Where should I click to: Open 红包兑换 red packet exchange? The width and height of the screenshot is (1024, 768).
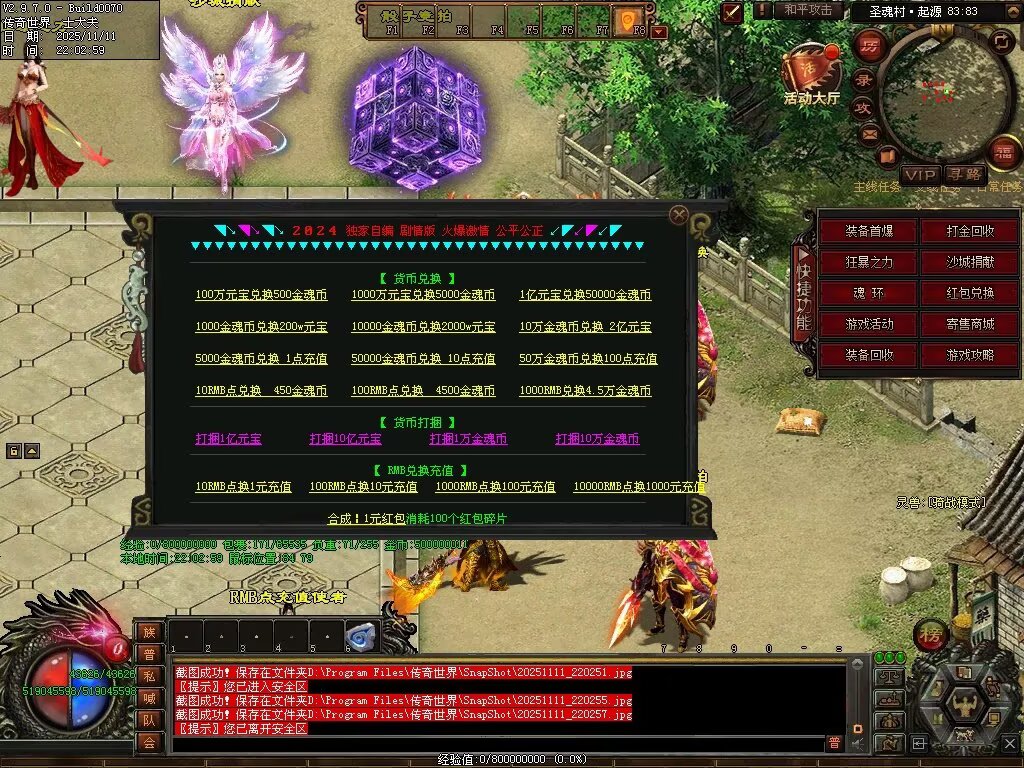point(971,293)
